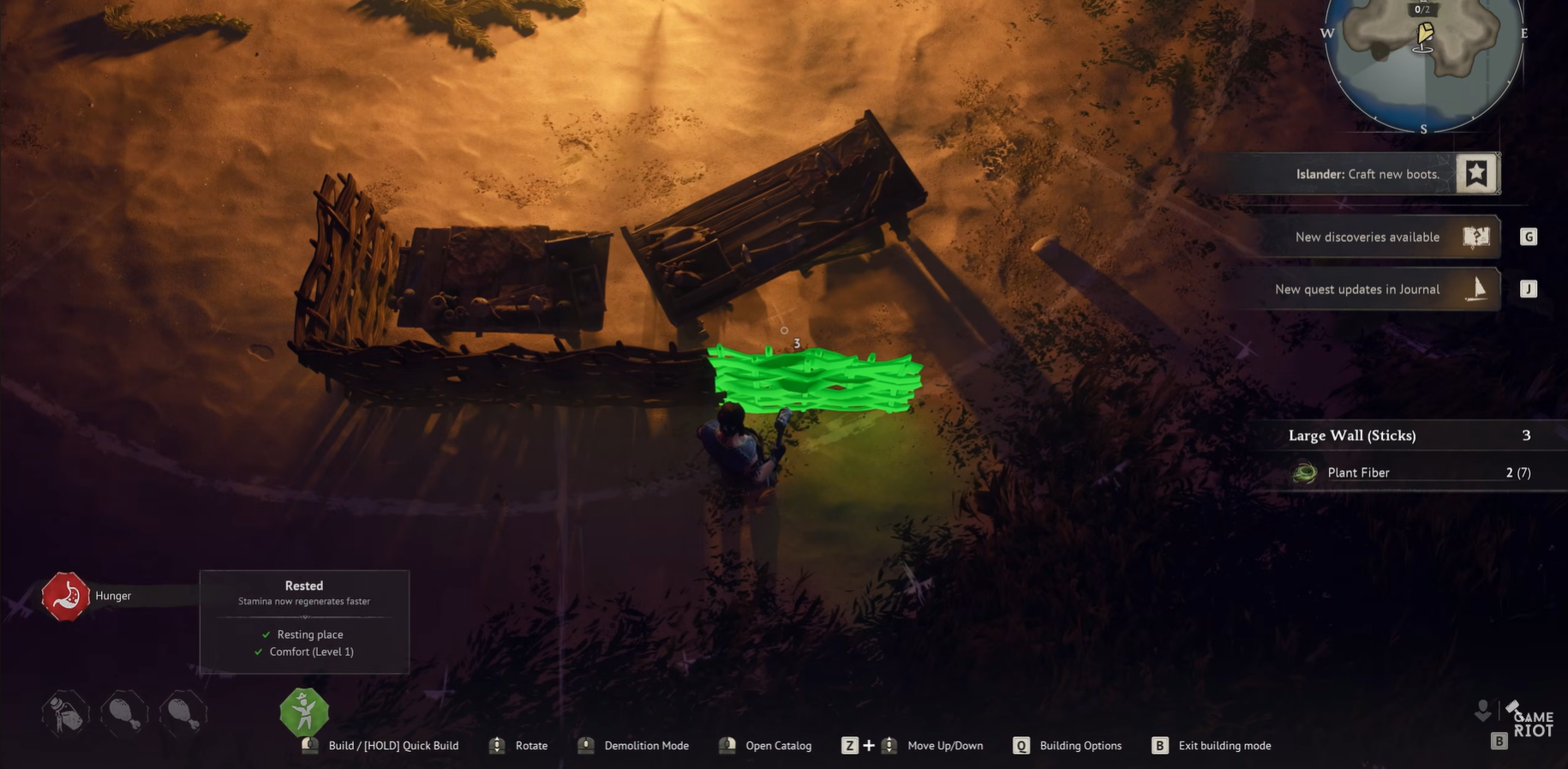Open New quest updates in Journal
The height and width of the screenshot is (769, 1568).
[x=1357, y=290]
